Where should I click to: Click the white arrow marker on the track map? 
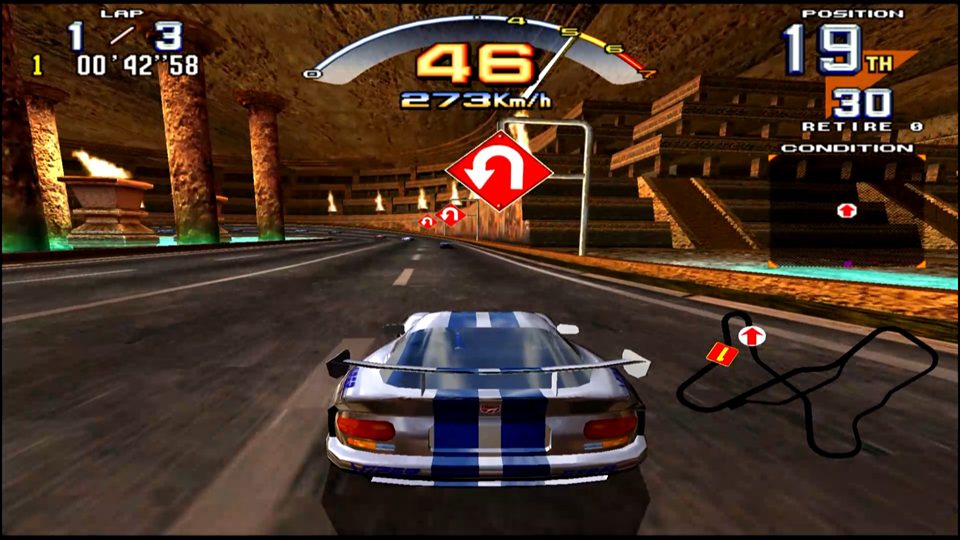pyautogui.click(x=747, y=336)
